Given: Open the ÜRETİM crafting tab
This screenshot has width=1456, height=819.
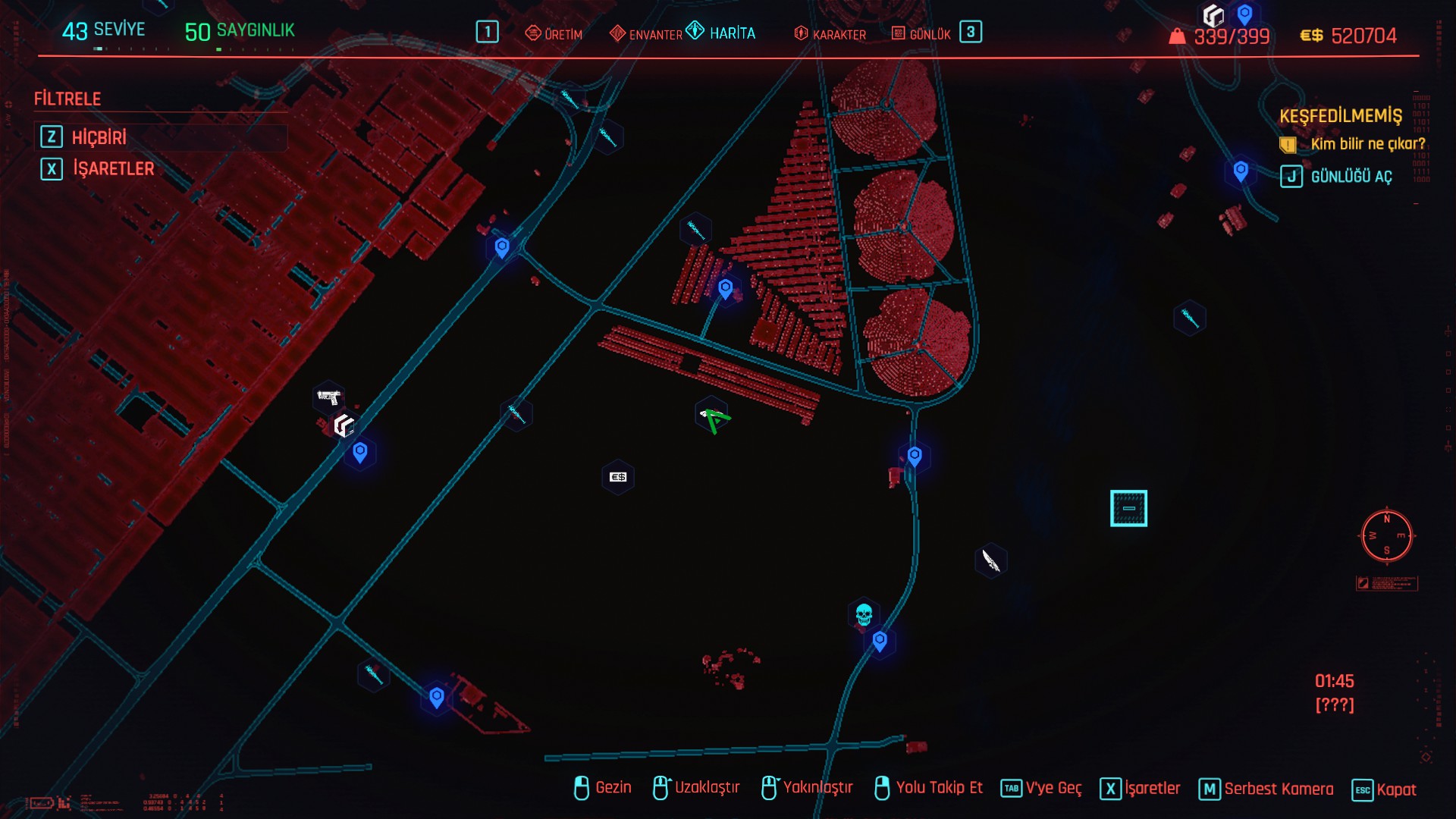Looking at the screenshot, I should pos(554,34).
